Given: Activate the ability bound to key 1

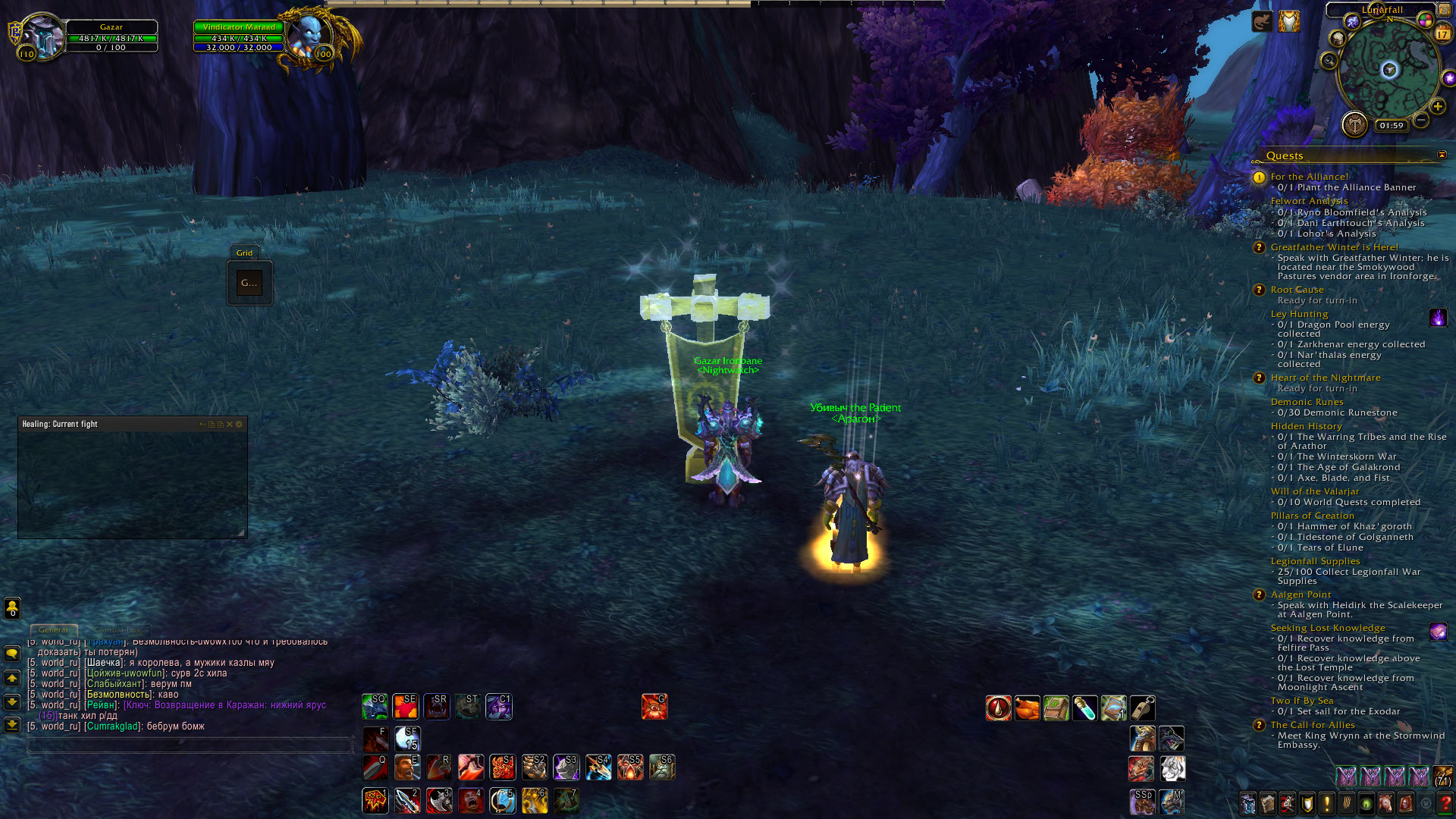Looking at the screenshot, I should click(375, 801).
